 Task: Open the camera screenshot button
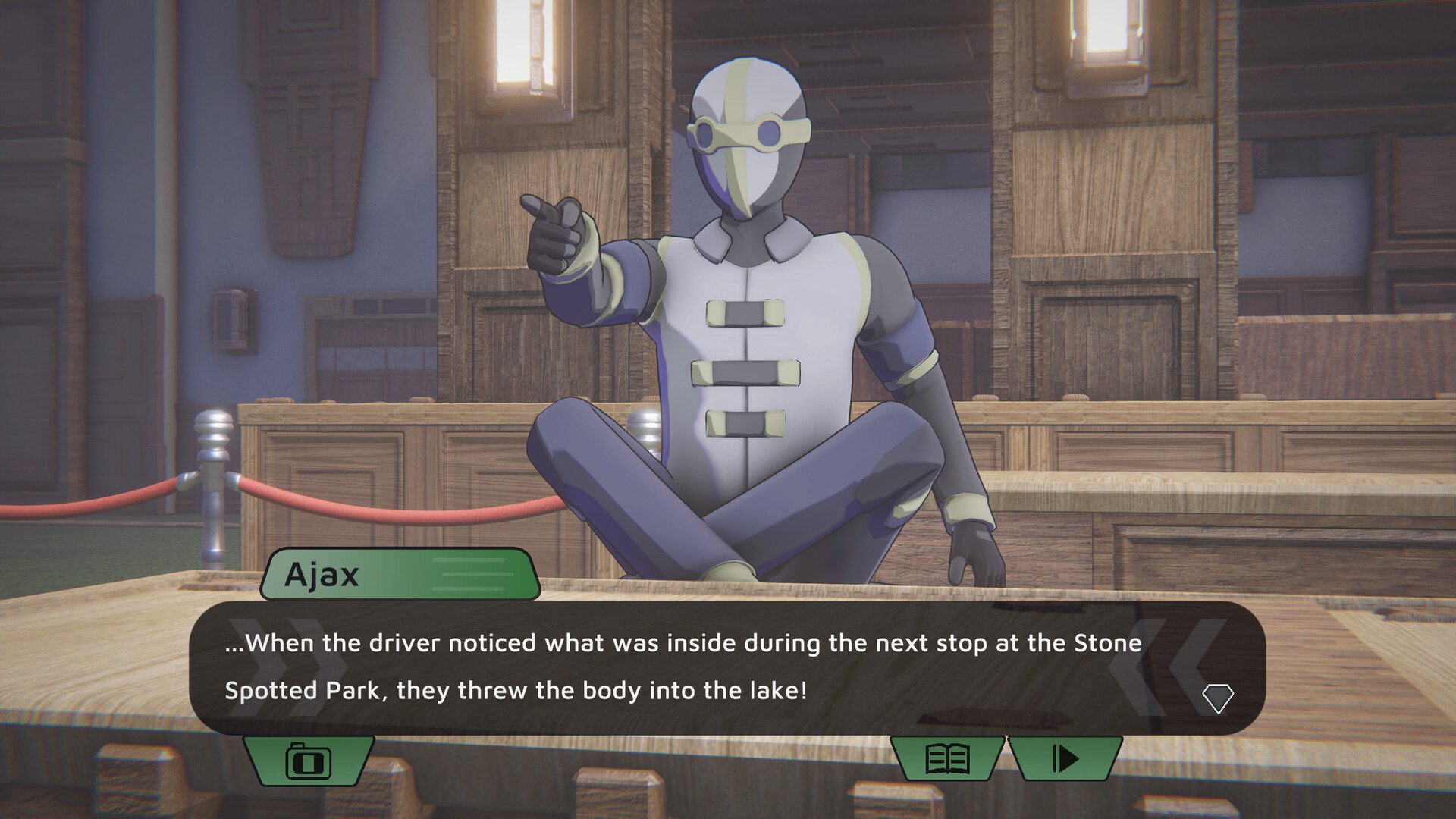click(x=308, y=760)
